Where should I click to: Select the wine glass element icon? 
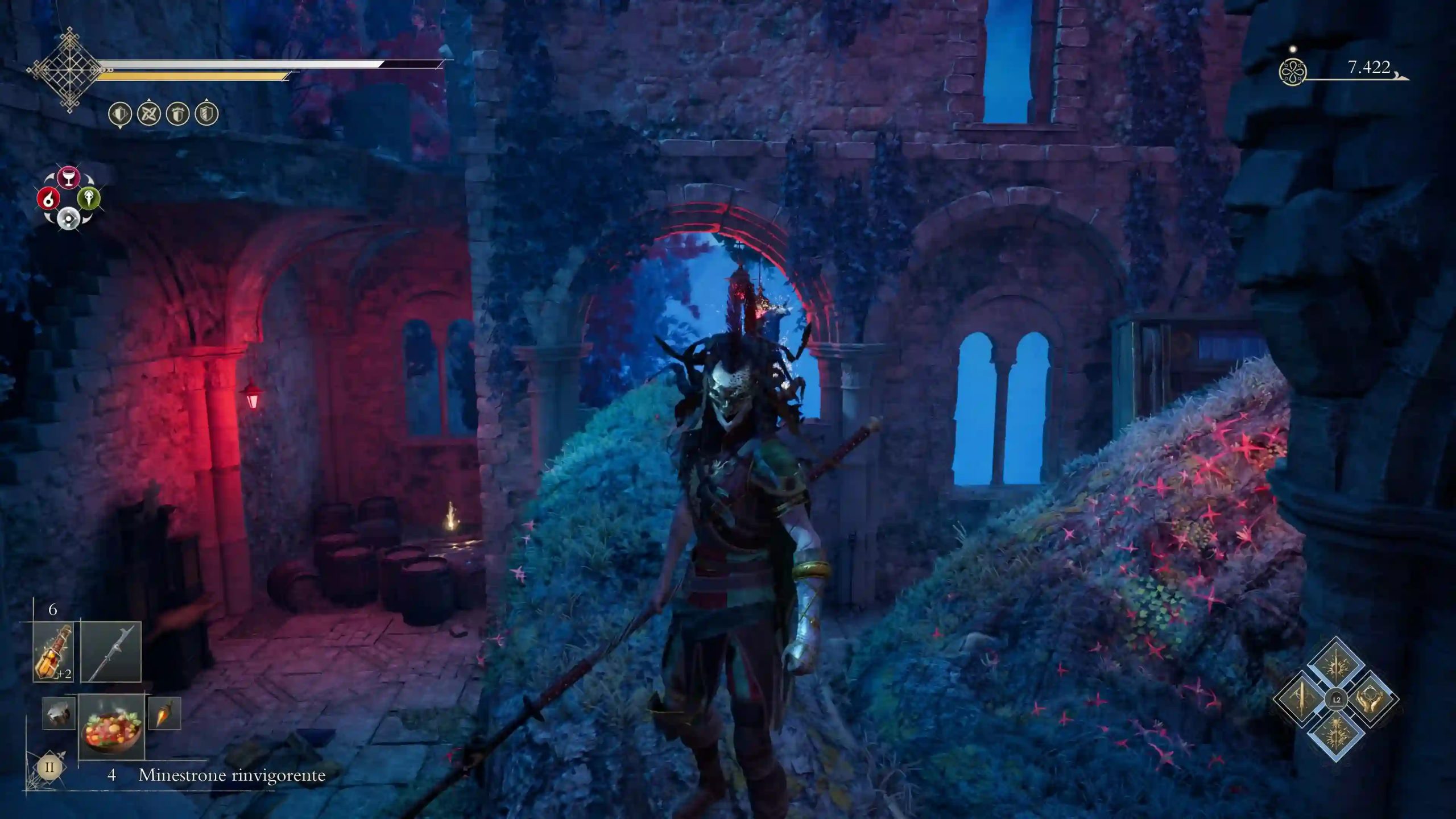click(69, 177)
